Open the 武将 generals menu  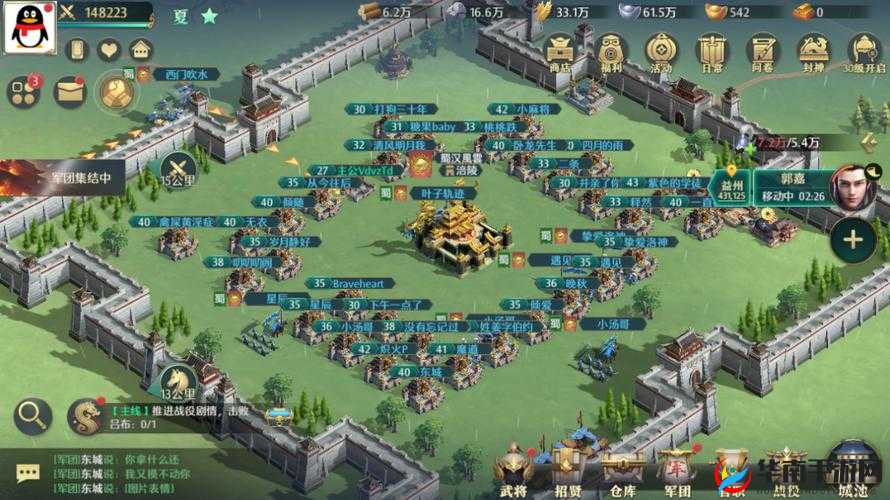point(512,470)
